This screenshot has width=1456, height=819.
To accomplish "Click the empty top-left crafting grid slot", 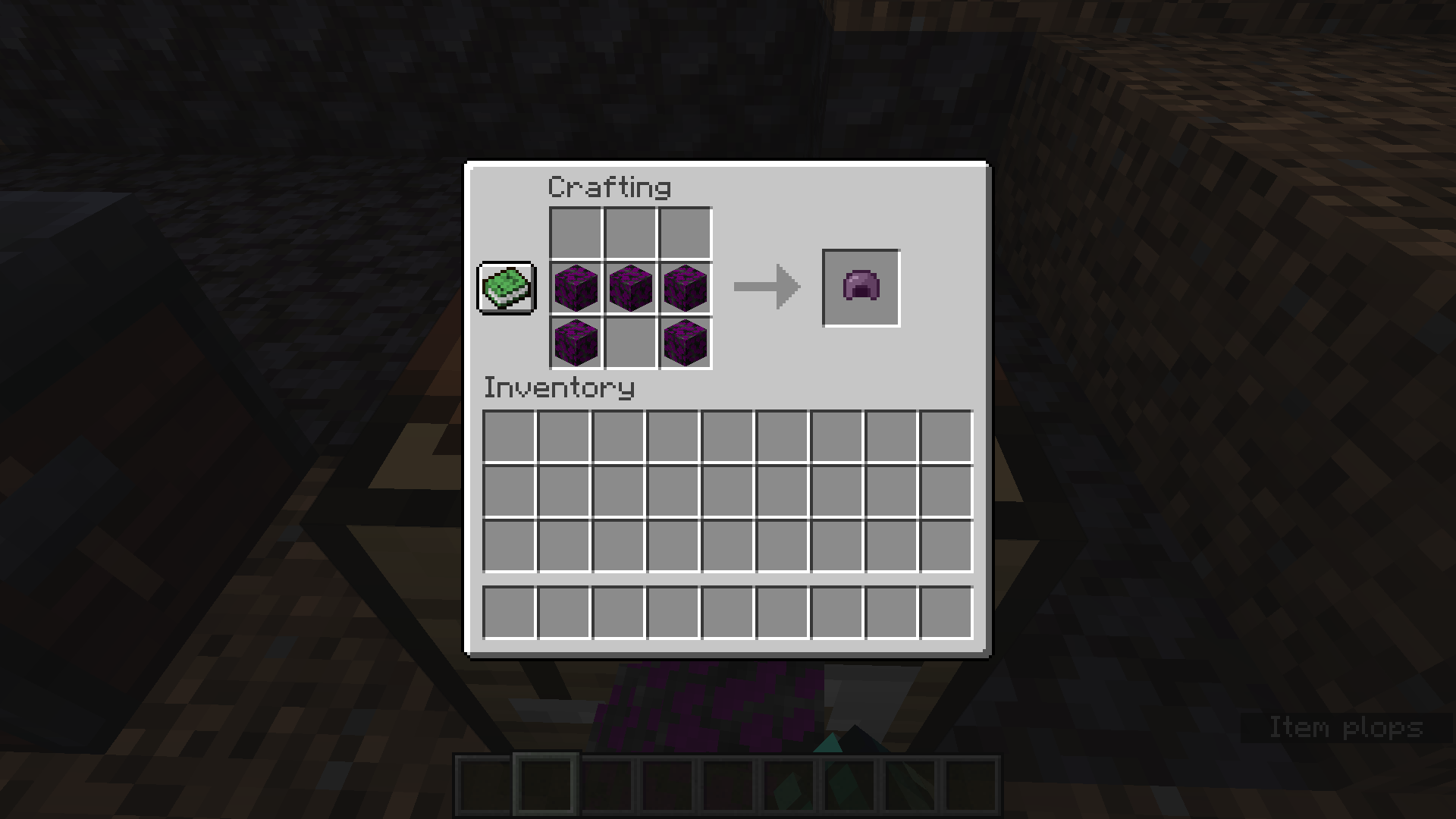I will [x=575, y=234].
